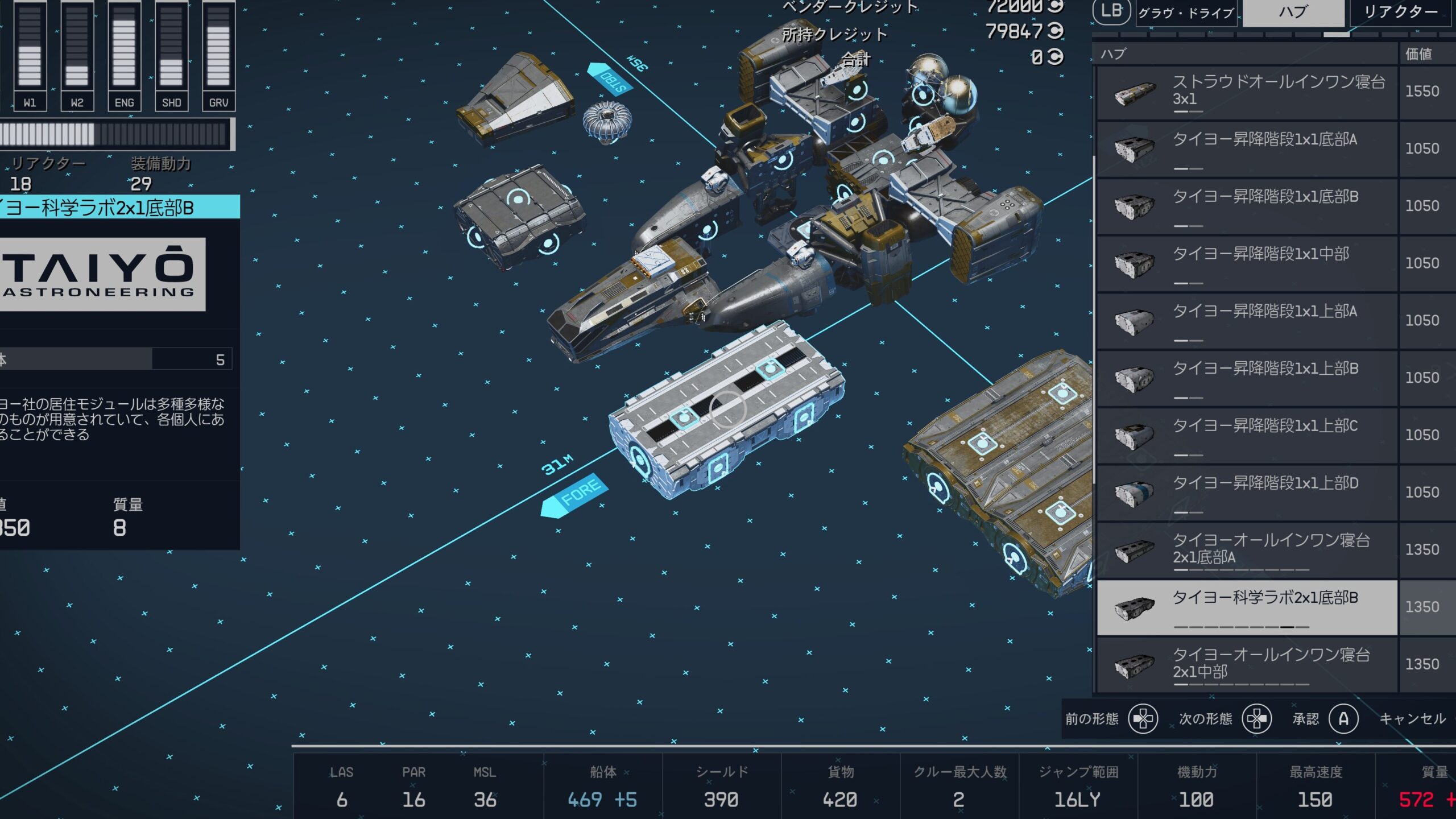The width and height of the screenshot is (1456, 819).
Task: Choose タイヨー昇降階段1x1中部 module
Action: tap(1247, 263)
